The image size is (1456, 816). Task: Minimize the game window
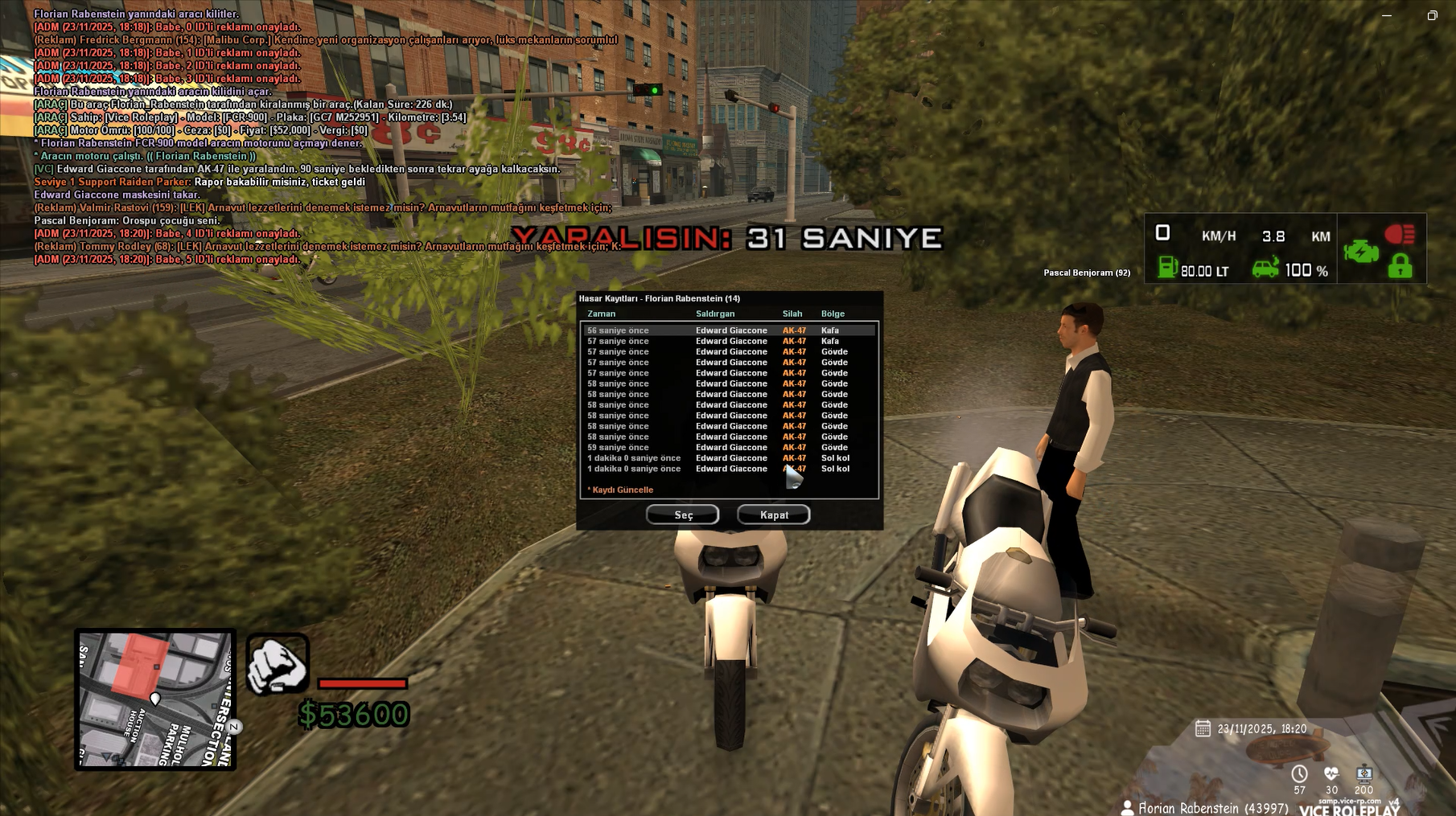point(1387,15)
